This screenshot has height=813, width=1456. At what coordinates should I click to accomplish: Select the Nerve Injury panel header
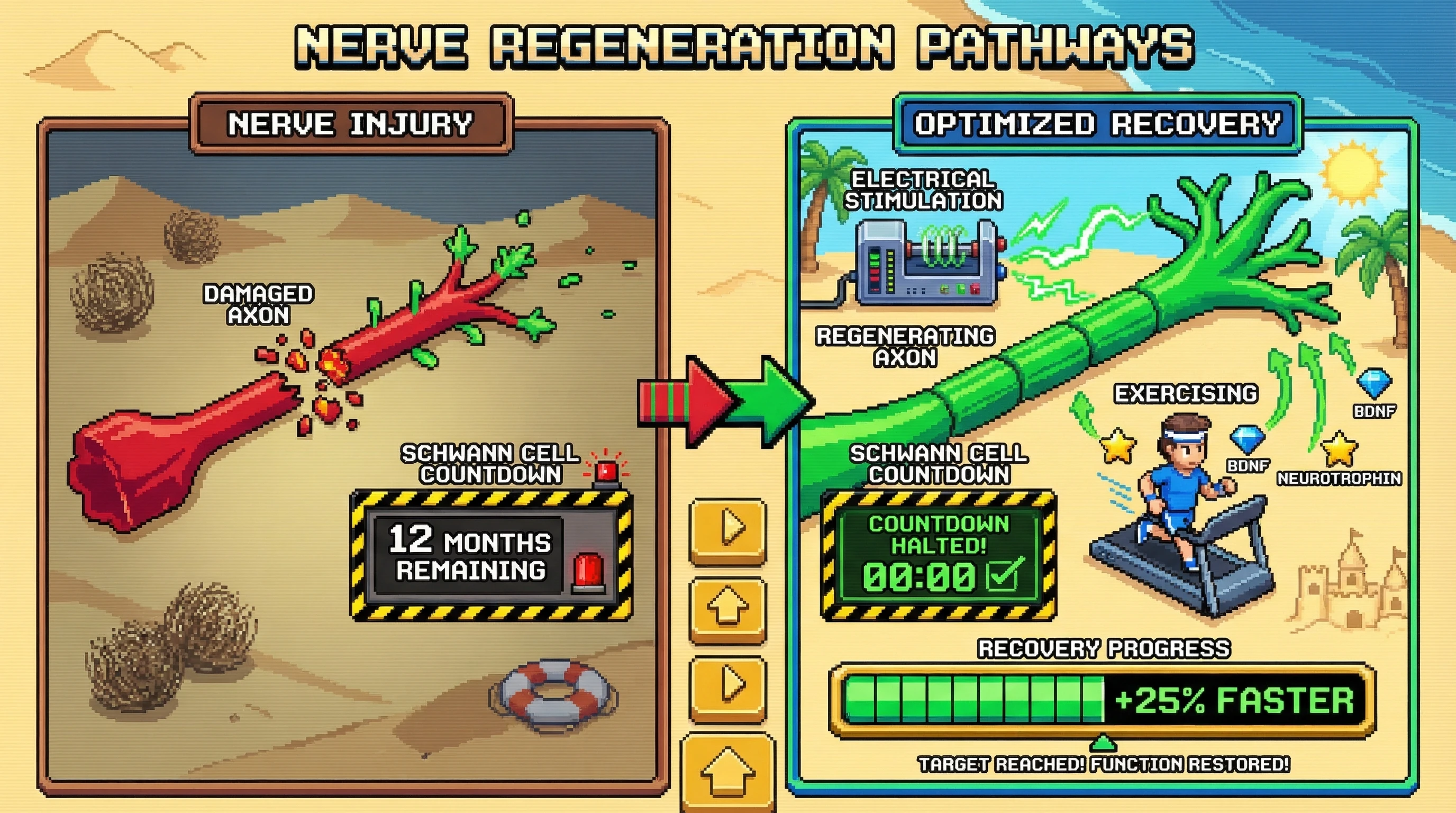click(x=350, y=124)
